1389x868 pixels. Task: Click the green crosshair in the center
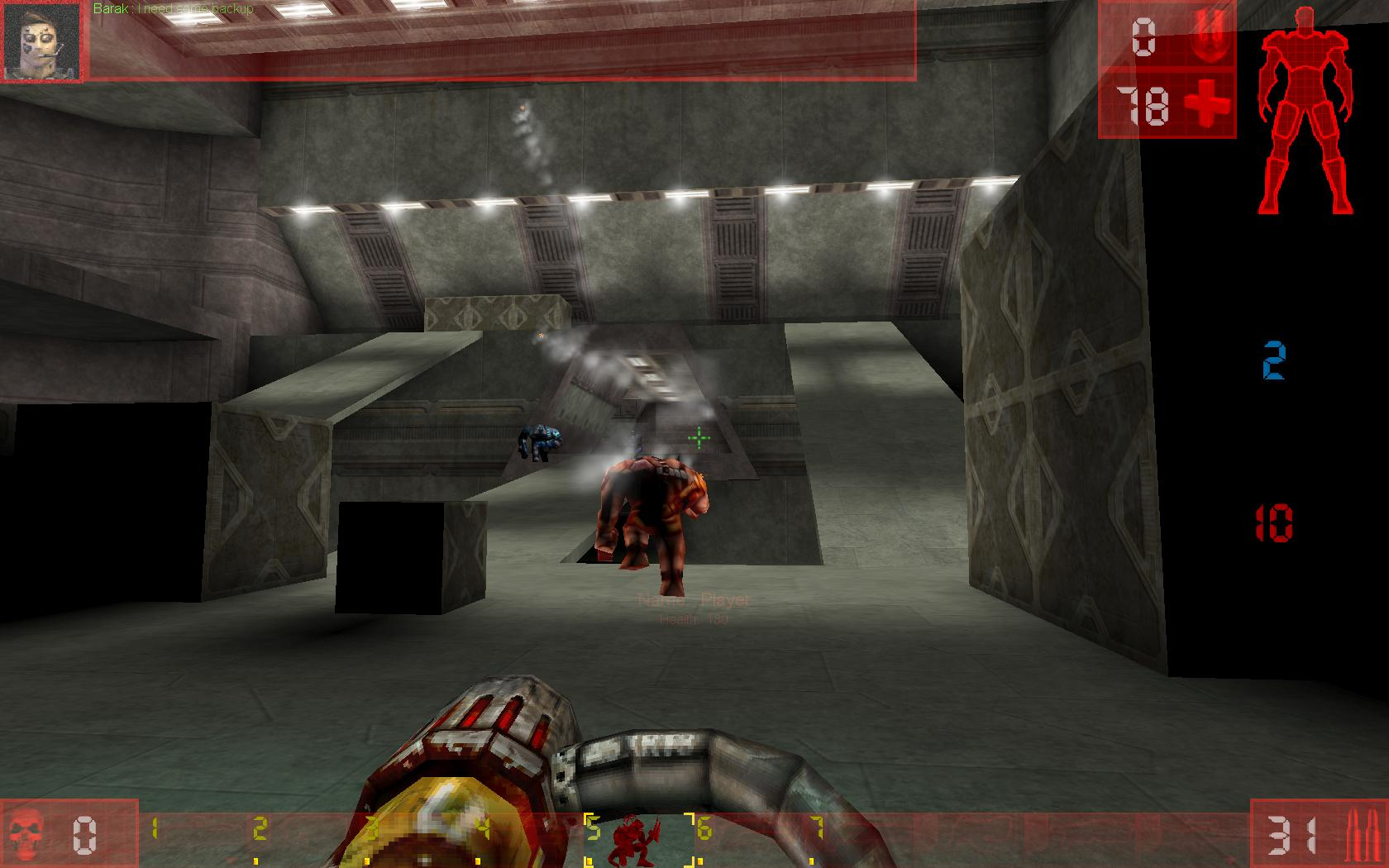(x=699, y=436)
